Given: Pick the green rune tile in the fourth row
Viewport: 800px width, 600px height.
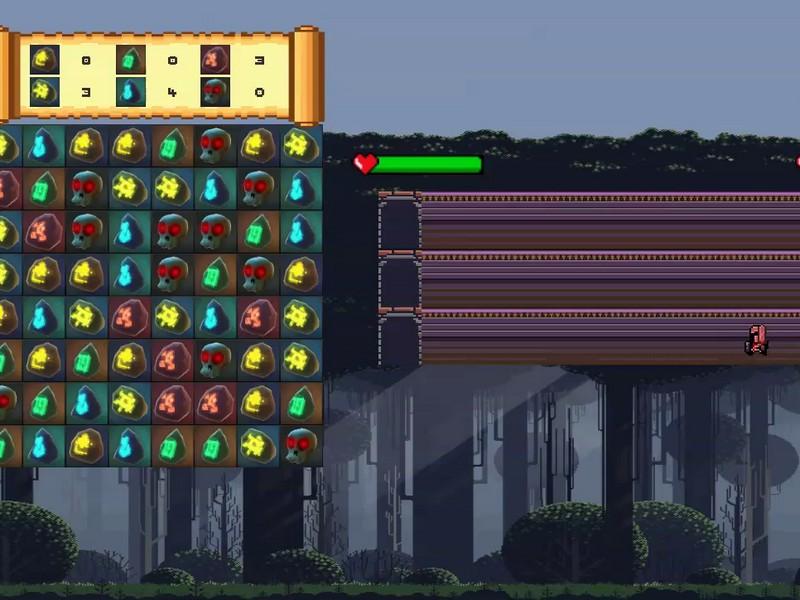Looking at the screenshot, I should click(x=214, y=273).
